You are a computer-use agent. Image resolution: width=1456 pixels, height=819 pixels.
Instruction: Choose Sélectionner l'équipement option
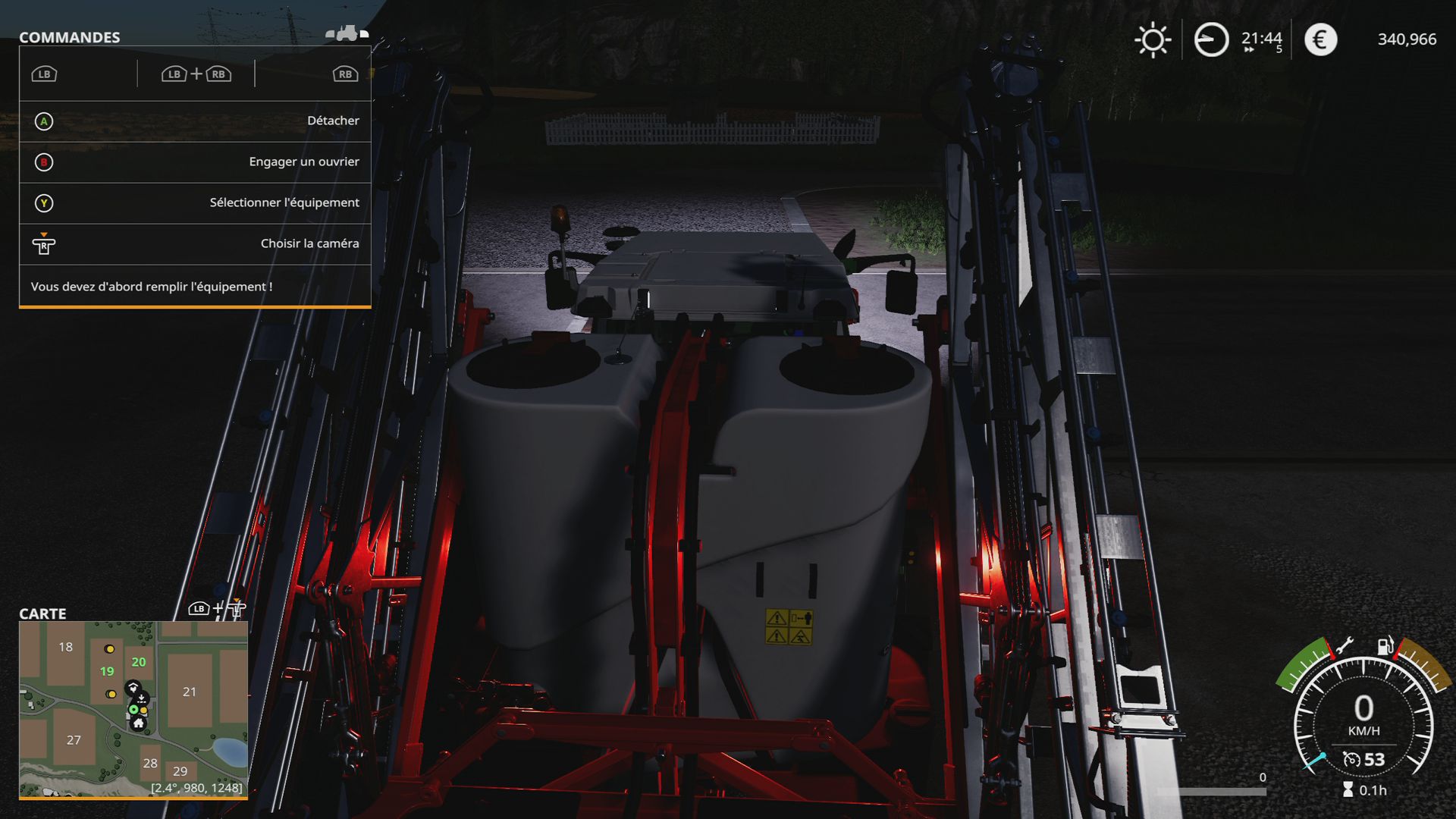tap(283, 202)
